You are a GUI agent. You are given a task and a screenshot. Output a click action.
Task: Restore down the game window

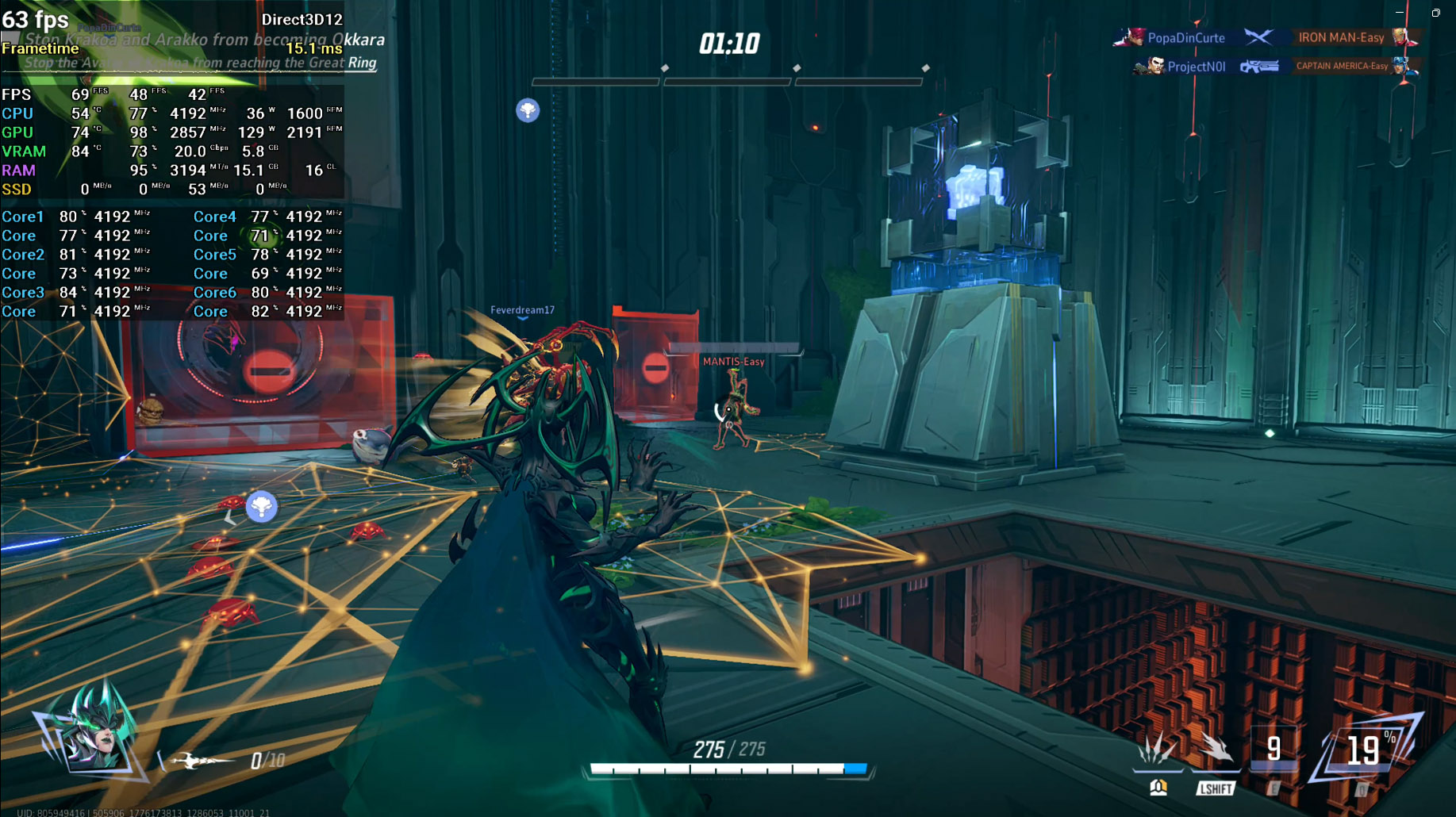click(1435, 13)
